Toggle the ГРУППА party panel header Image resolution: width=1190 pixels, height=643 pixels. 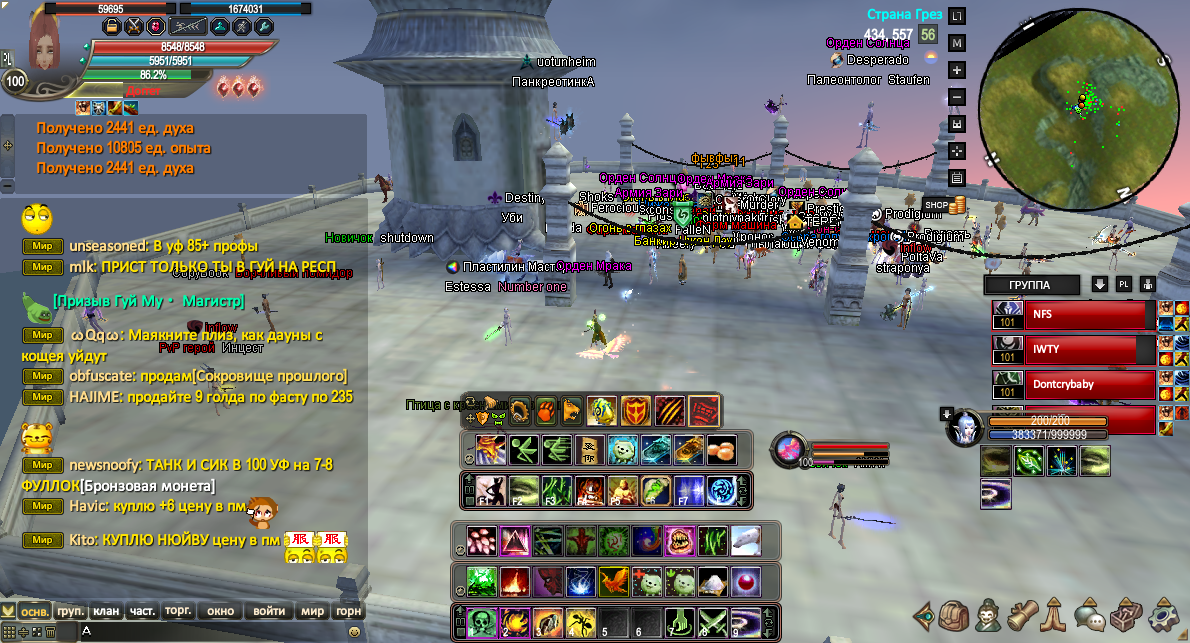(x=1030, y=285)
